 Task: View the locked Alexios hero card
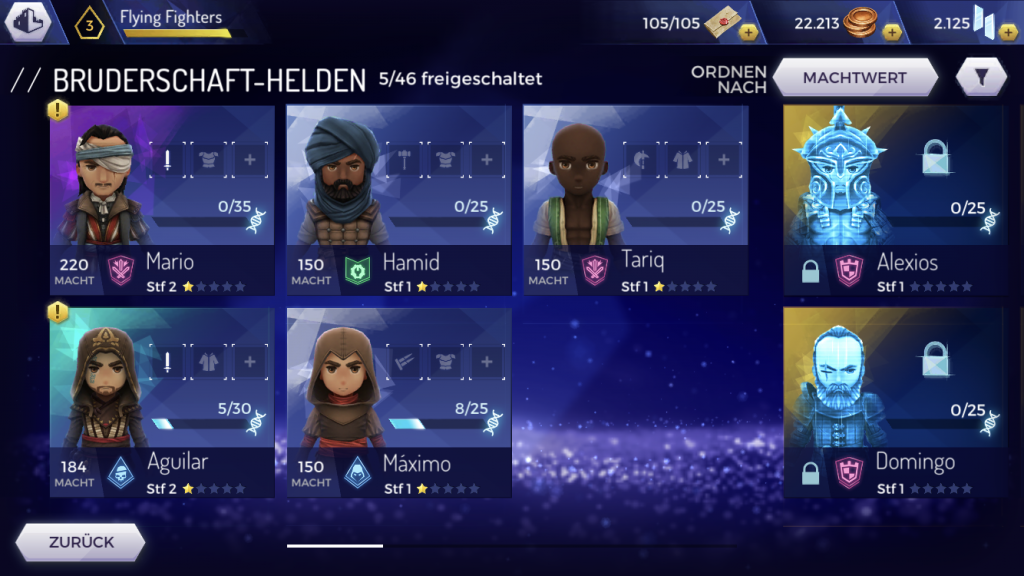click(893, 199)
